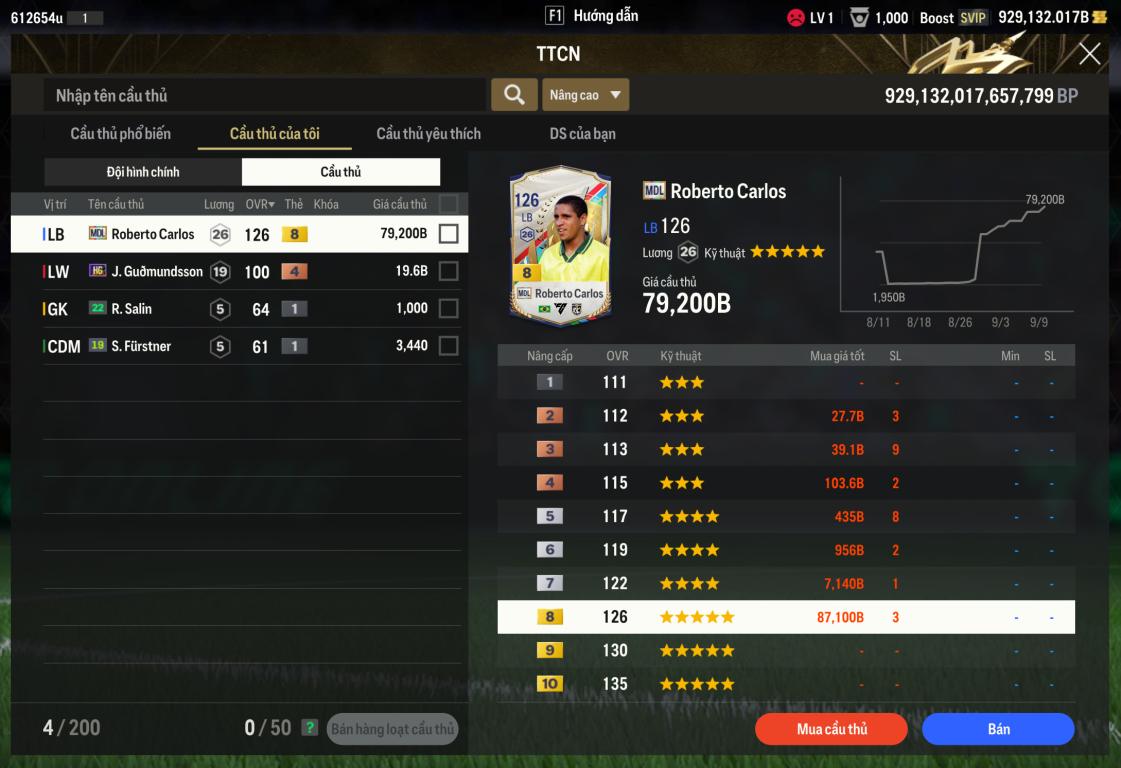Tick the checkbox for R. Salin

pos(448,309)
